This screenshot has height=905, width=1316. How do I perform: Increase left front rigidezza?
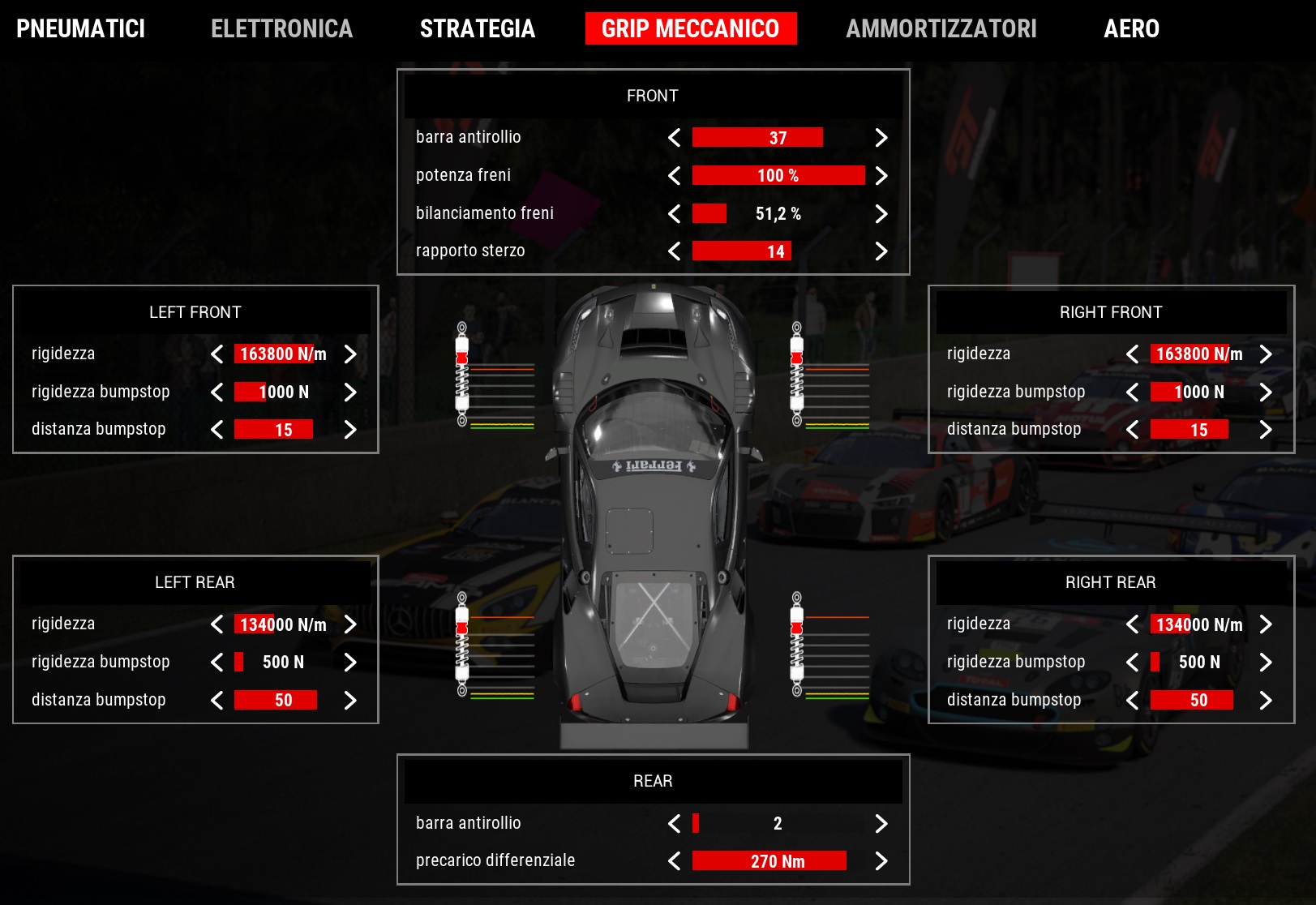(350, 354)
